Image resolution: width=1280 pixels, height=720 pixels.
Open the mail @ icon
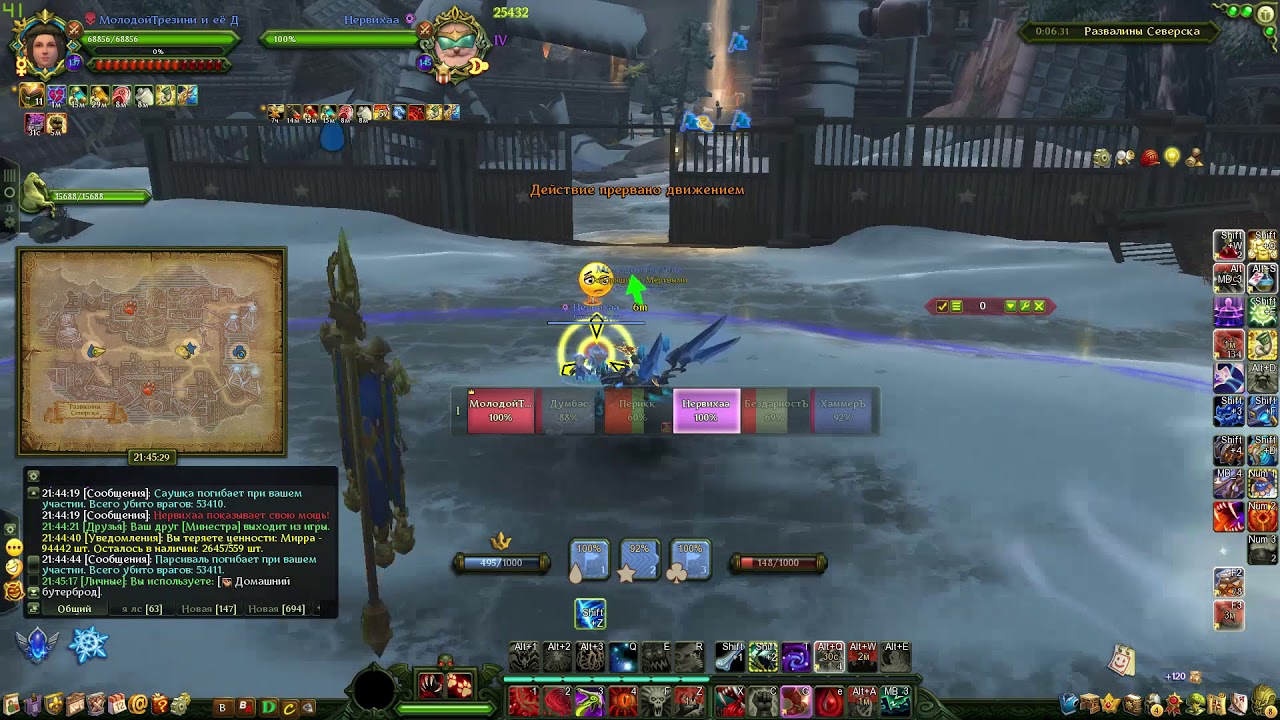pyautogui.click(x=138, y=706)
